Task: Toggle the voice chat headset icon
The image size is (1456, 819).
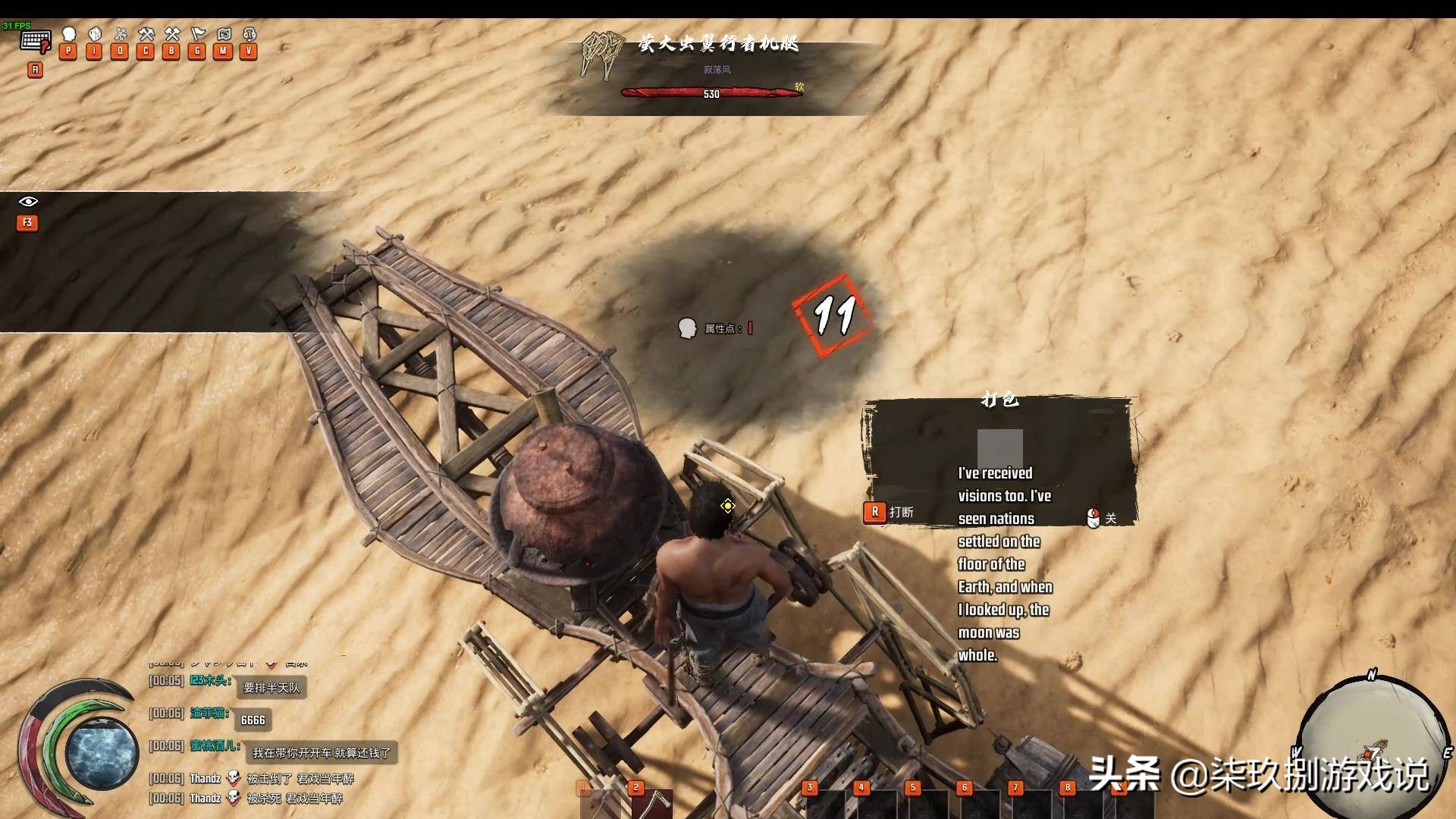Action: [x=249, y=35]
